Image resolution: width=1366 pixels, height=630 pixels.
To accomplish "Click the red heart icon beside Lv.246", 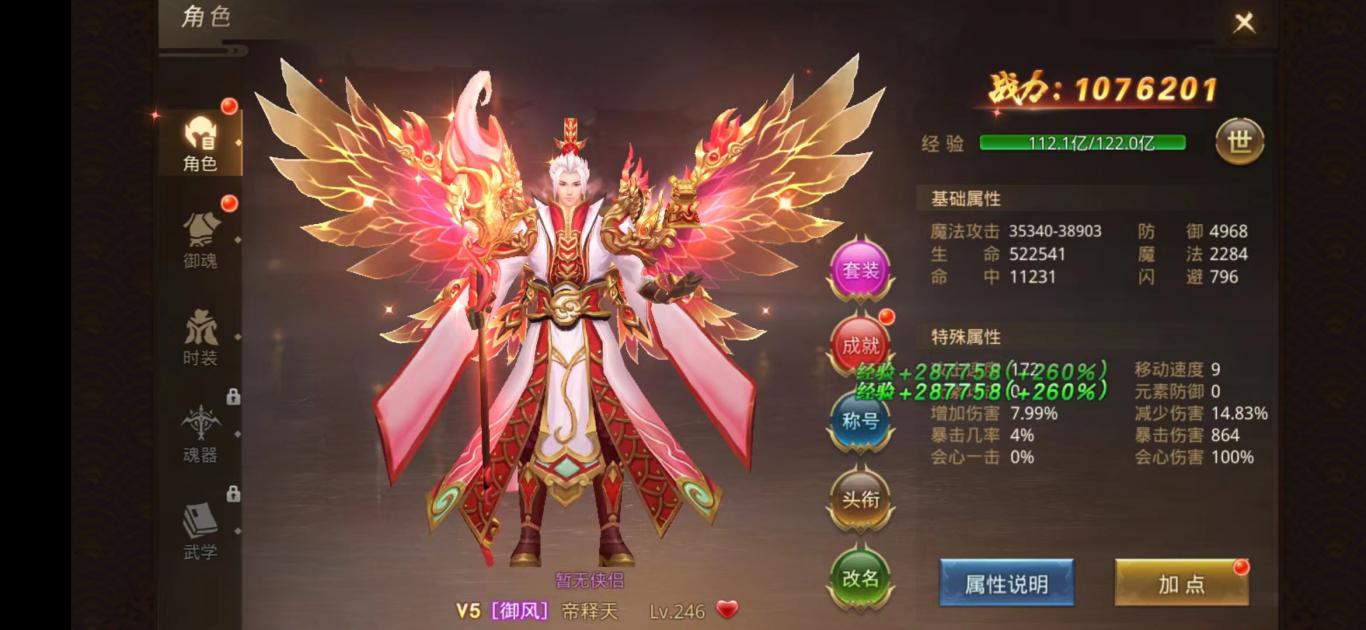I will tap(727, 609).
